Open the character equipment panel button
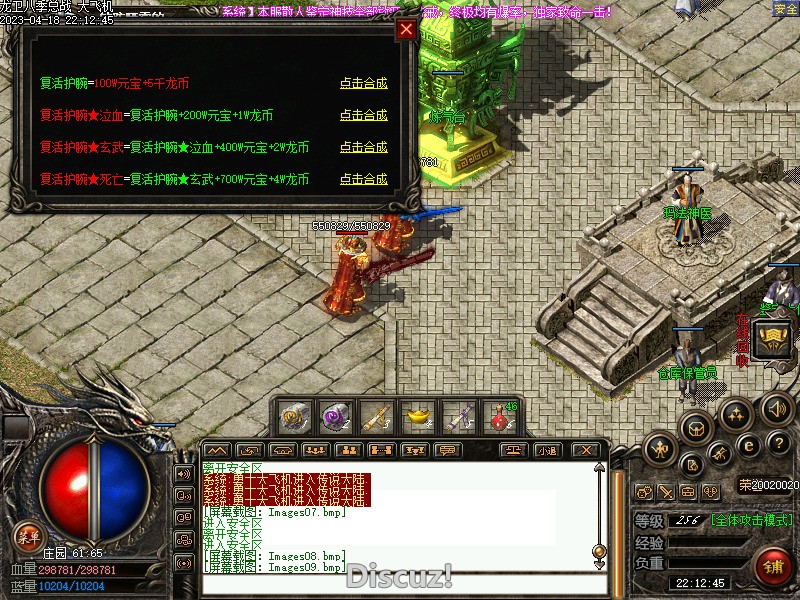This screenshot has height=600, width=800. point(661,449)
